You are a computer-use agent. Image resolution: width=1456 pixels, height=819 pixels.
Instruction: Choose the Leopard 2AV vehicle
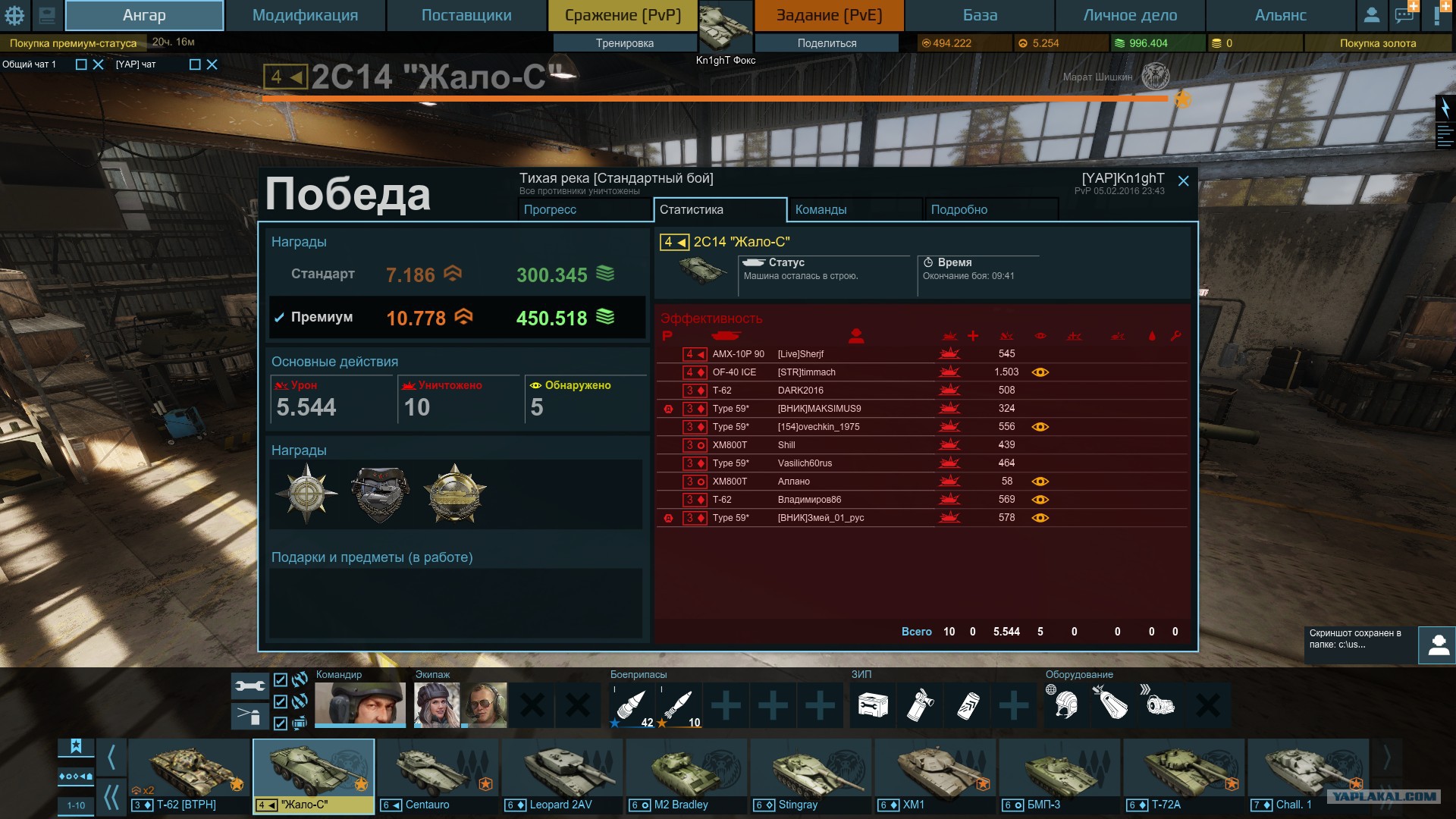(562, 775)
